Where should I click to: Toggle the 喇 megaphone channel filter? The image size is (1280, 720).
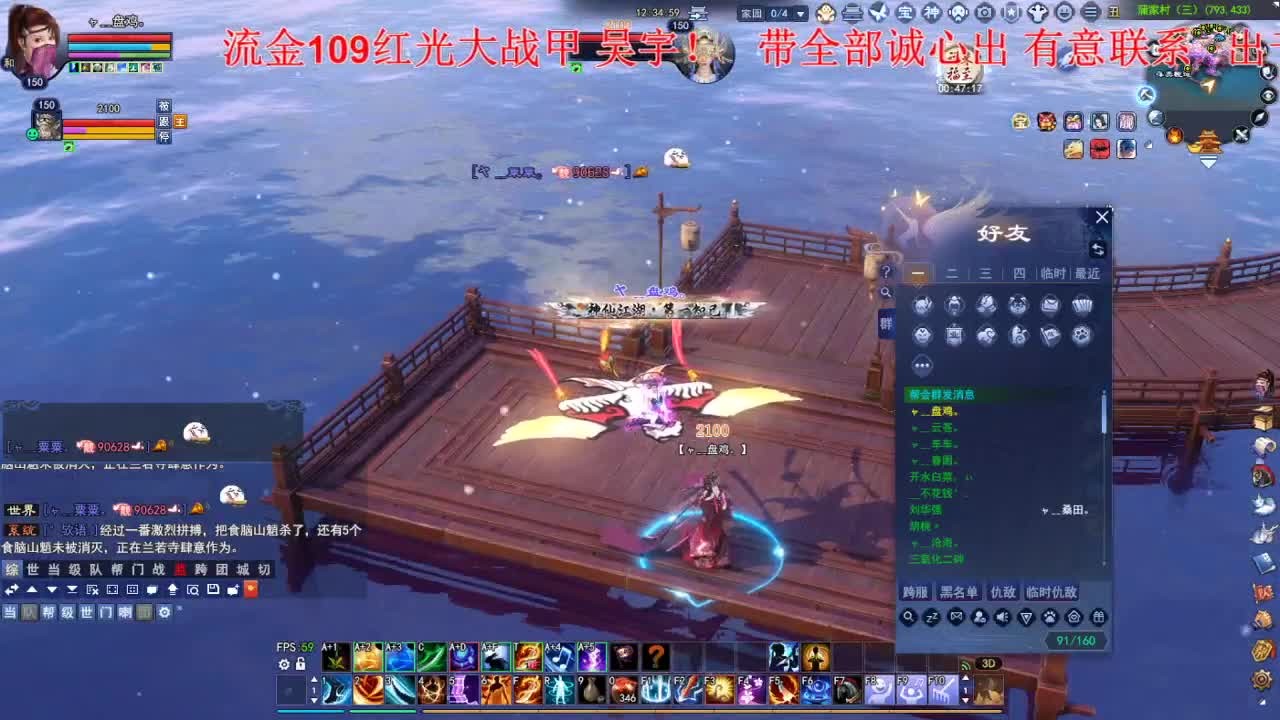pos(127,612)
